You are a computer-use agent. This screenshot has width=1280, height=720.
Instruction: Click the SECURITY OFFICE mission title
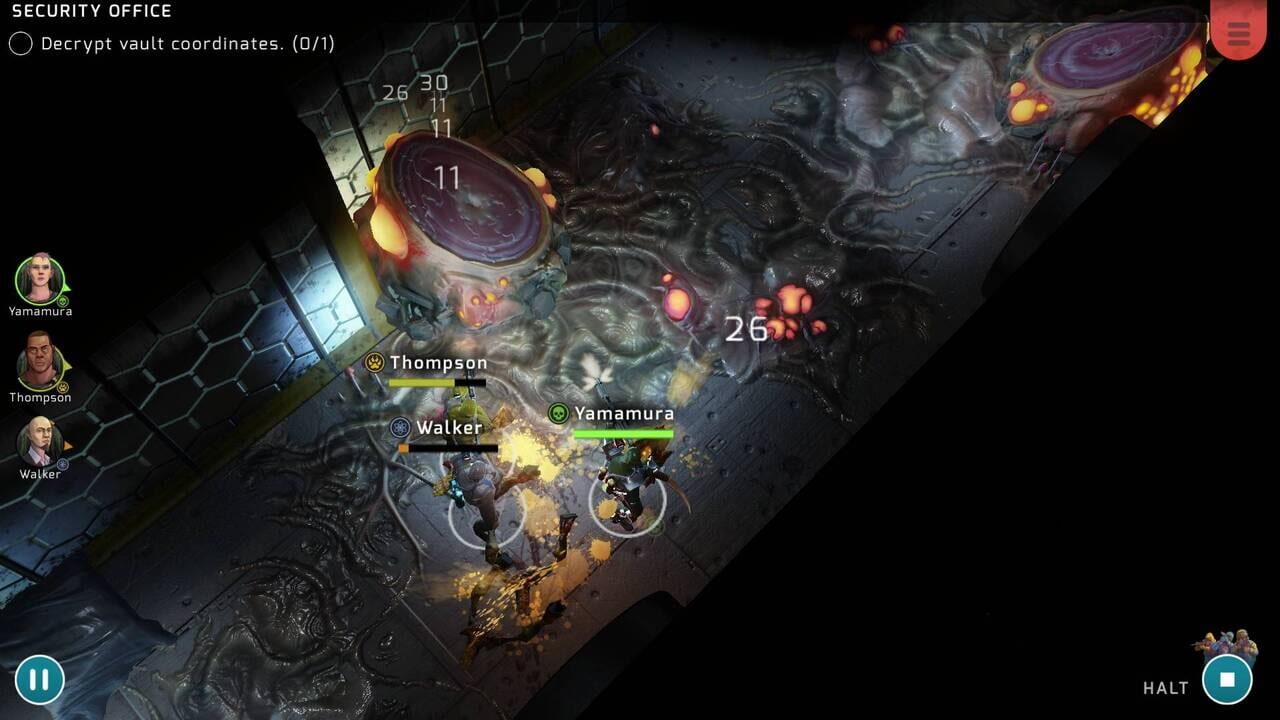pyautogui.click(x=88, y=11)
